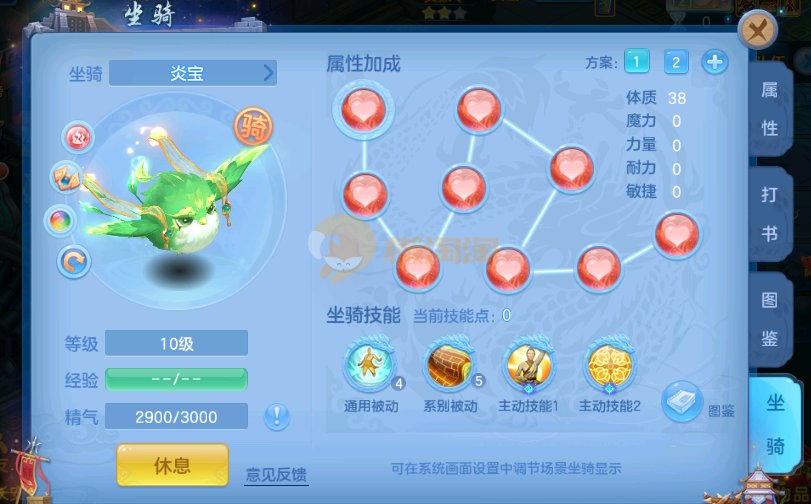Image resolution: width=811 pixels, height=504 pixels.
Task: Click the rainbow color wheel icon
Action: [x=62, y=220]
